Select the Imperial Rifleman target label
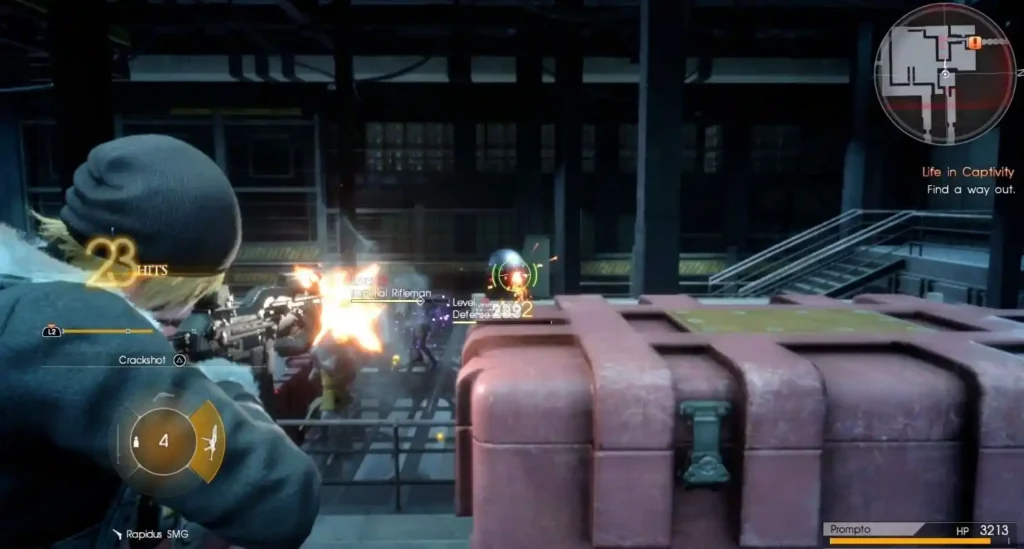This screenshot has height=549, width=1024. [392, 293]
